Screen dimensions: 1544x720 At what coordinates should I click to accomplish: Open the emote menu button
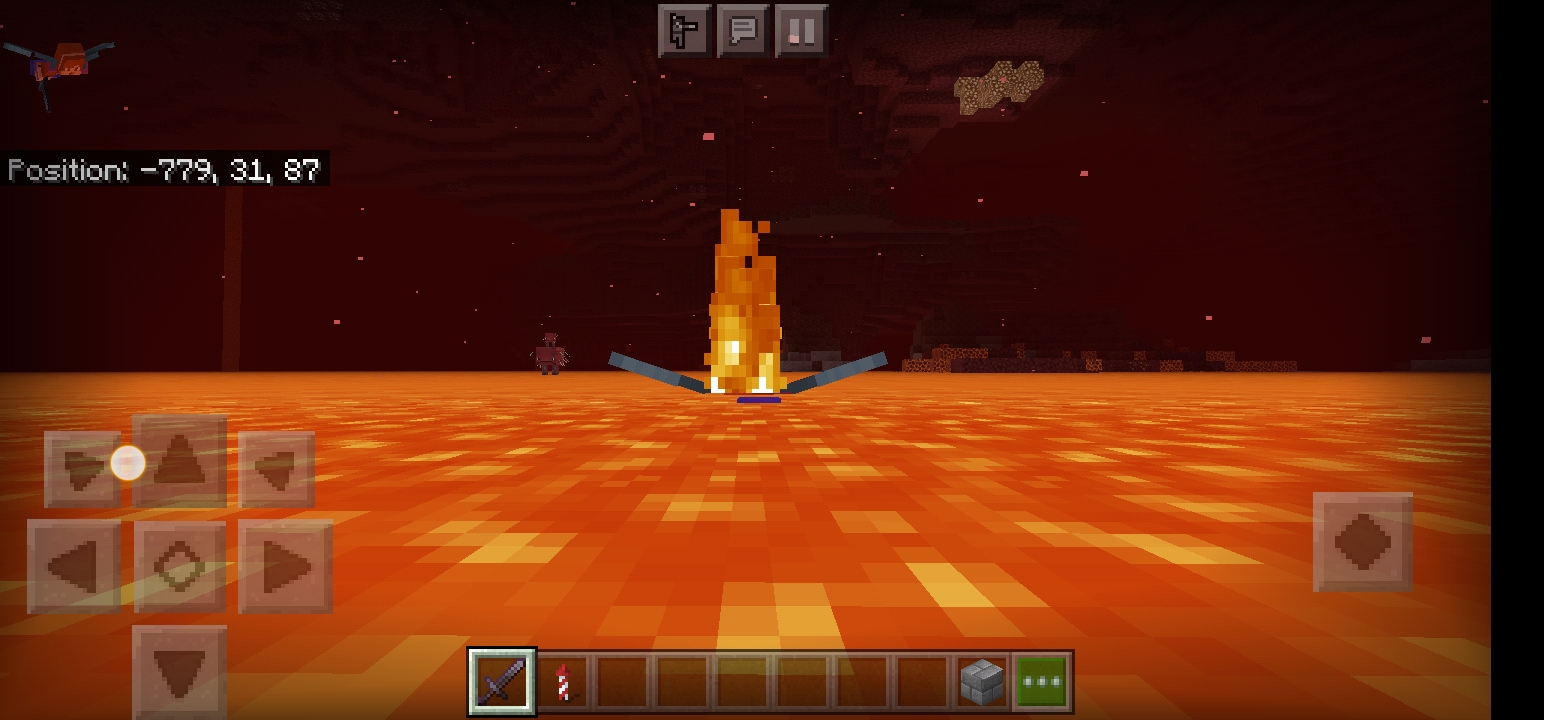pos(684,31)
